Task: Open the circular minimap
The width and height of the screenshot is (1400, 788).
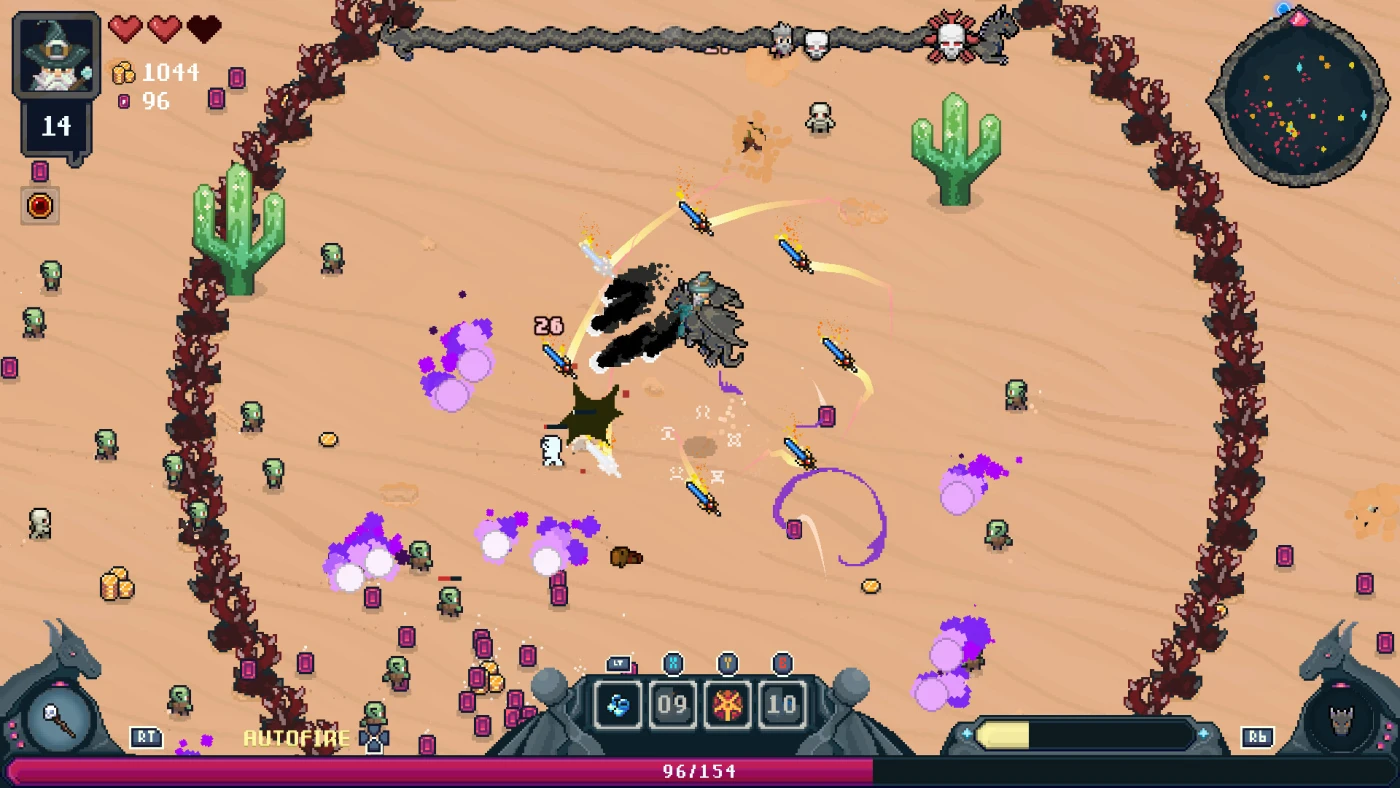Action: pyautogui.click(x=1299, y=98)
